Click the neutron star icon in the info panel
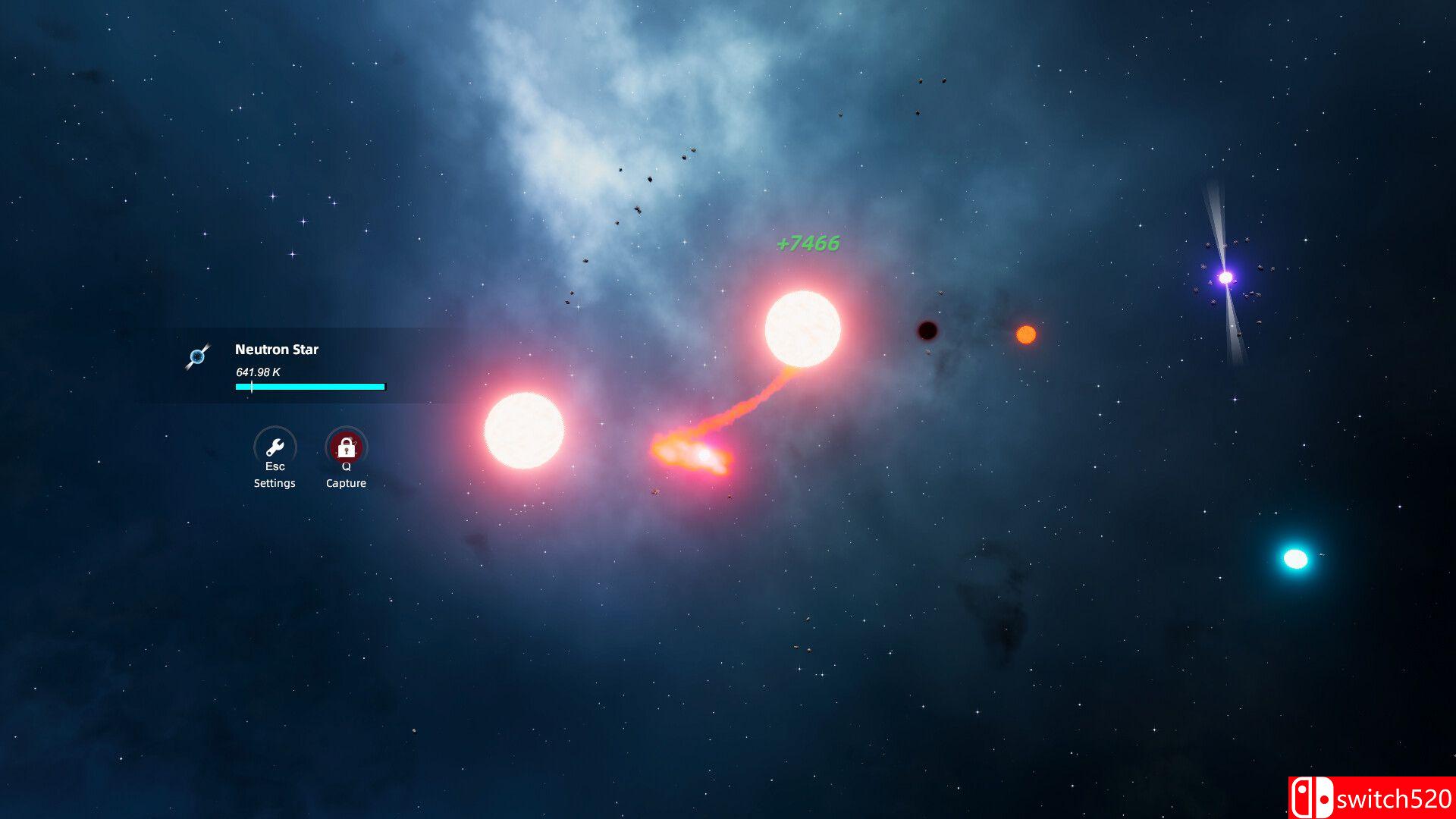Viewport: 1456px width, 819px height. coord(199,357)
